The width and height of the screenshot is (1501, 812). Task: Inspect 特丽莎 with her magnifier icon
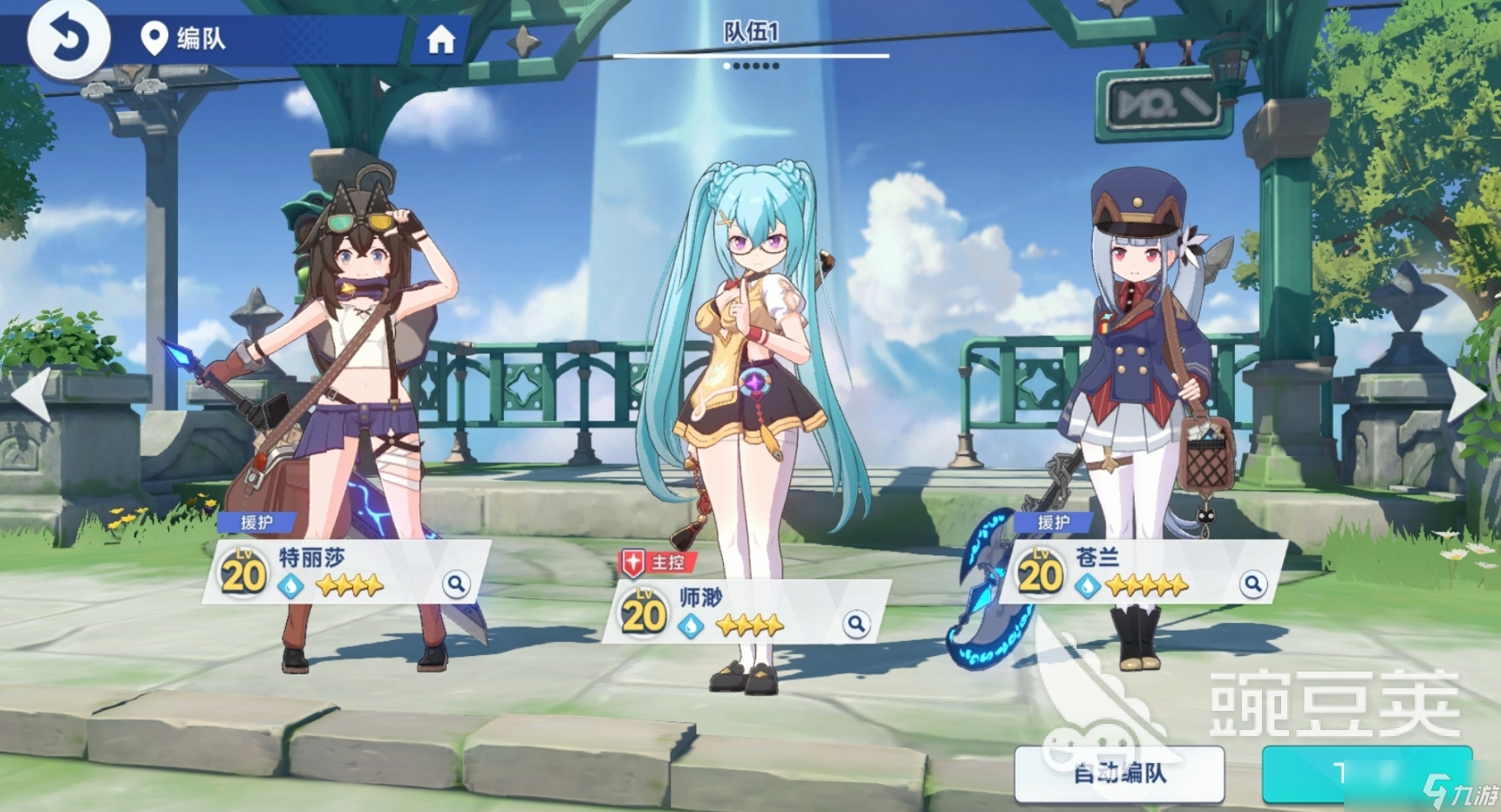(455, 583)
